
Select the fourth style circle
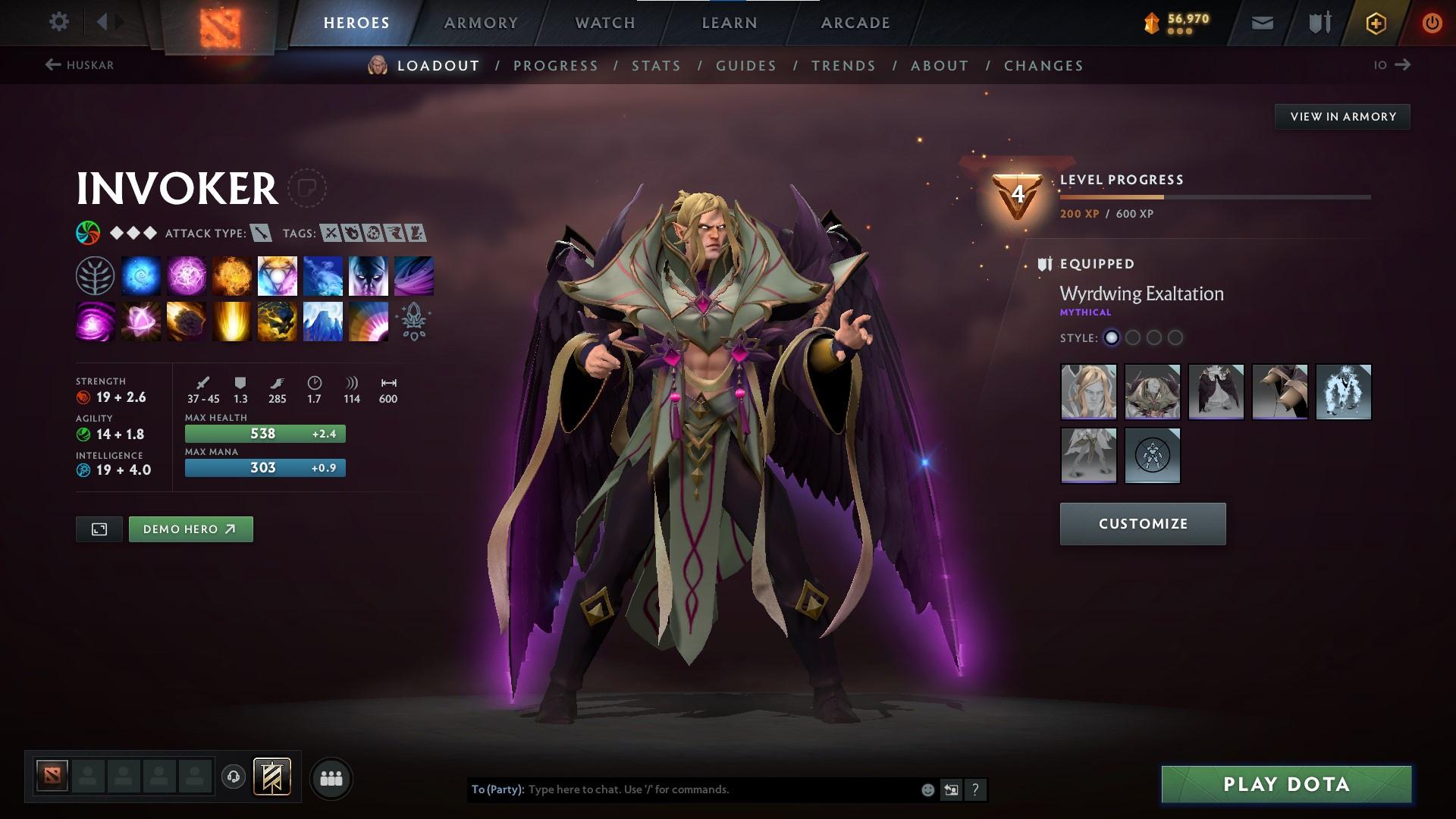1177,338
